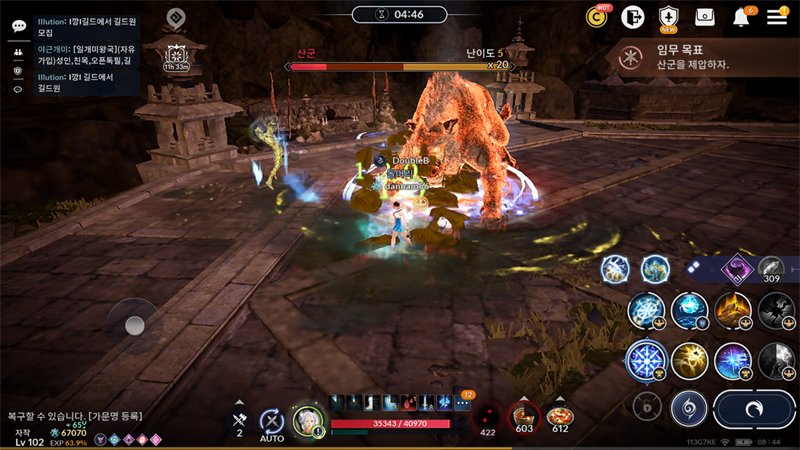The width and height of the screenshot is (800, 450).
Task: Cast the flame burst skill
Action: pyautogui.click(x=733, y=310)
